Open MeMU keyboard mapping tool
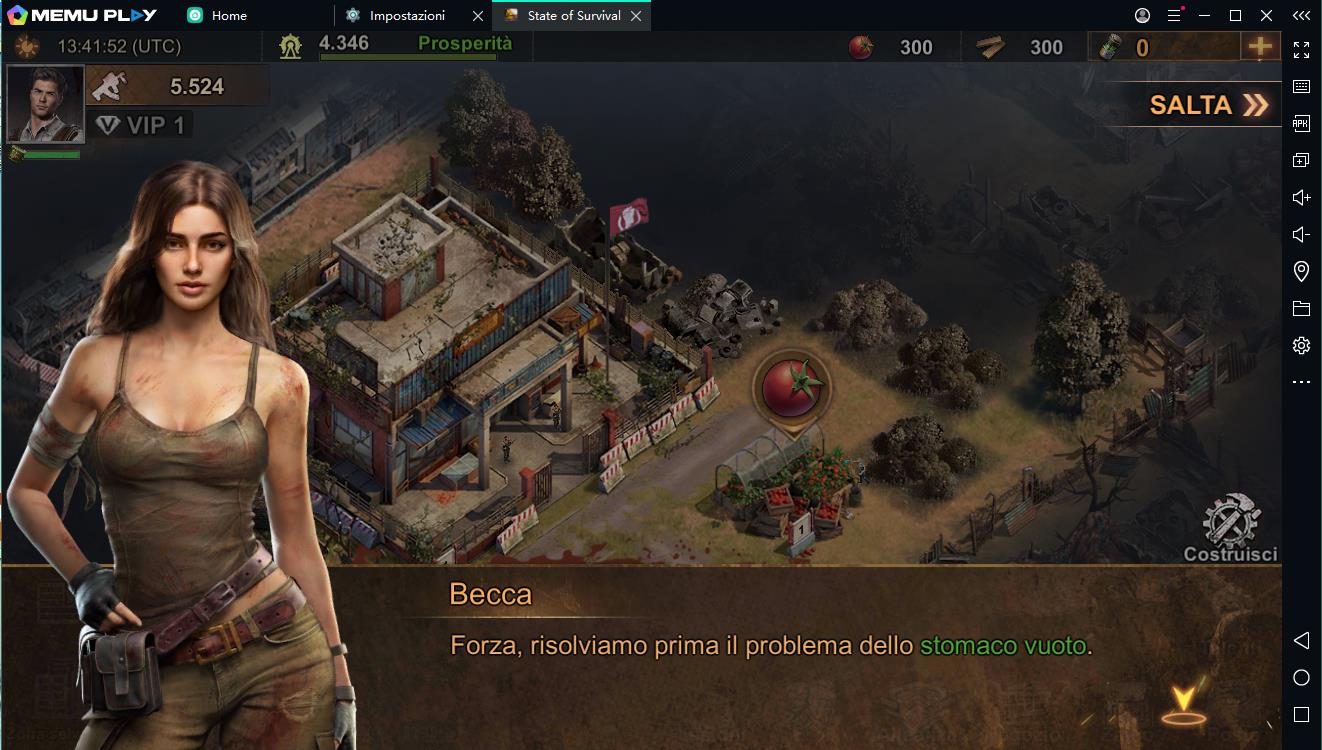The width and height of the screenshot is (1322, 750). [1300, 86]
